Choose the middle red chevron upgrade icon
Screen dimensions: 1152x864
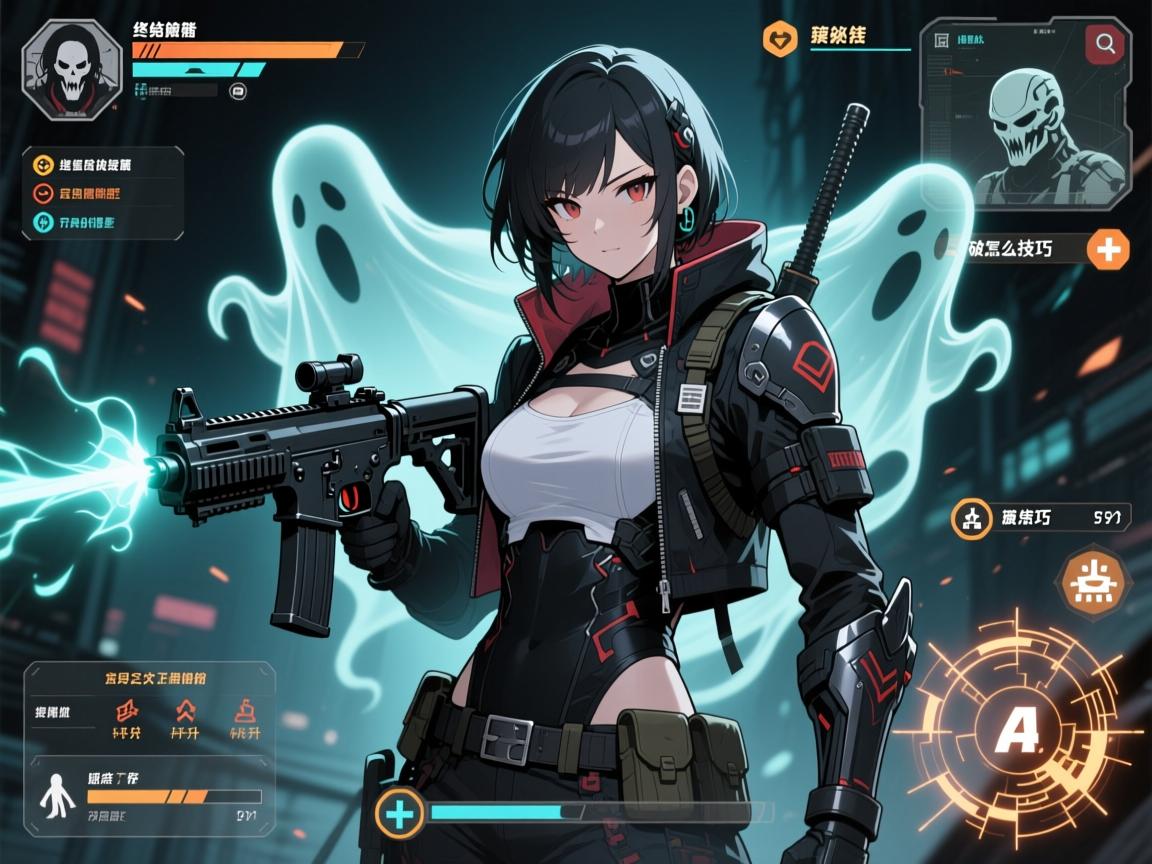[x=186, y=712]
